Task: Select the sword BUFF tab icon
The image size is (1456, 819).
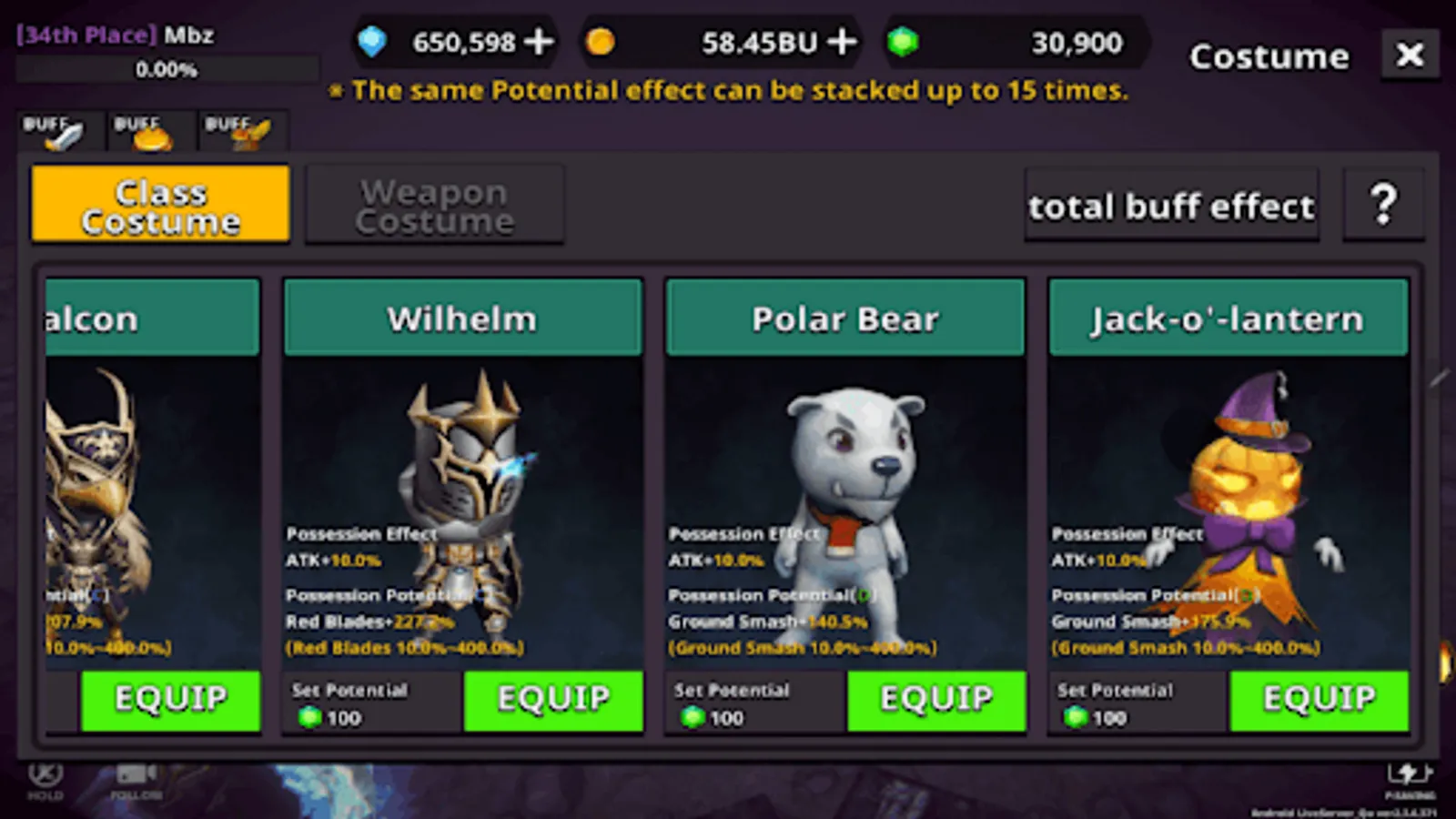Action: 58,130
